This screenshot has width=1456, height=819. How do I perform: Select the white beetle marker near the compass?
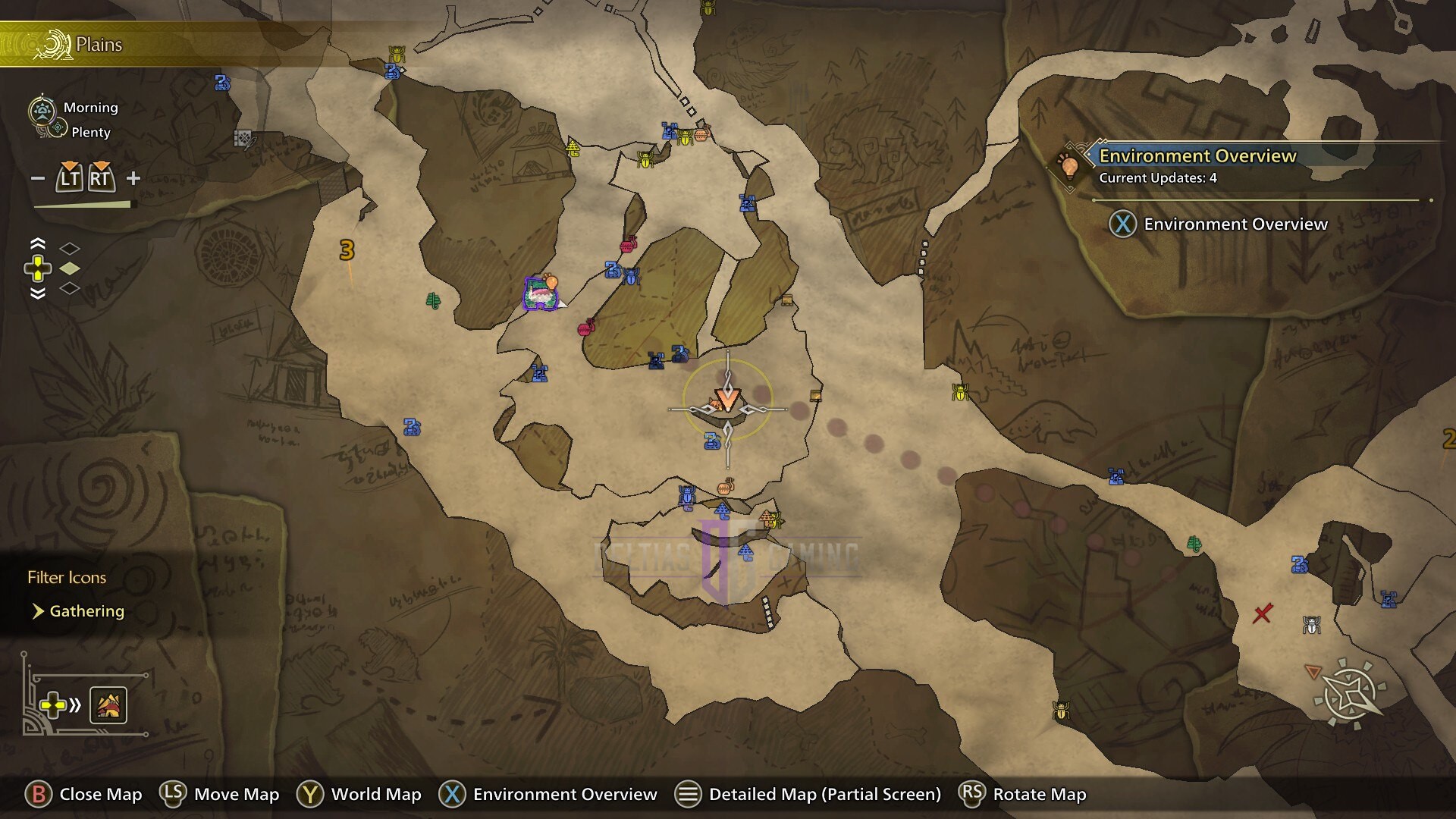pyautogui.click(x=1312, y=625)
